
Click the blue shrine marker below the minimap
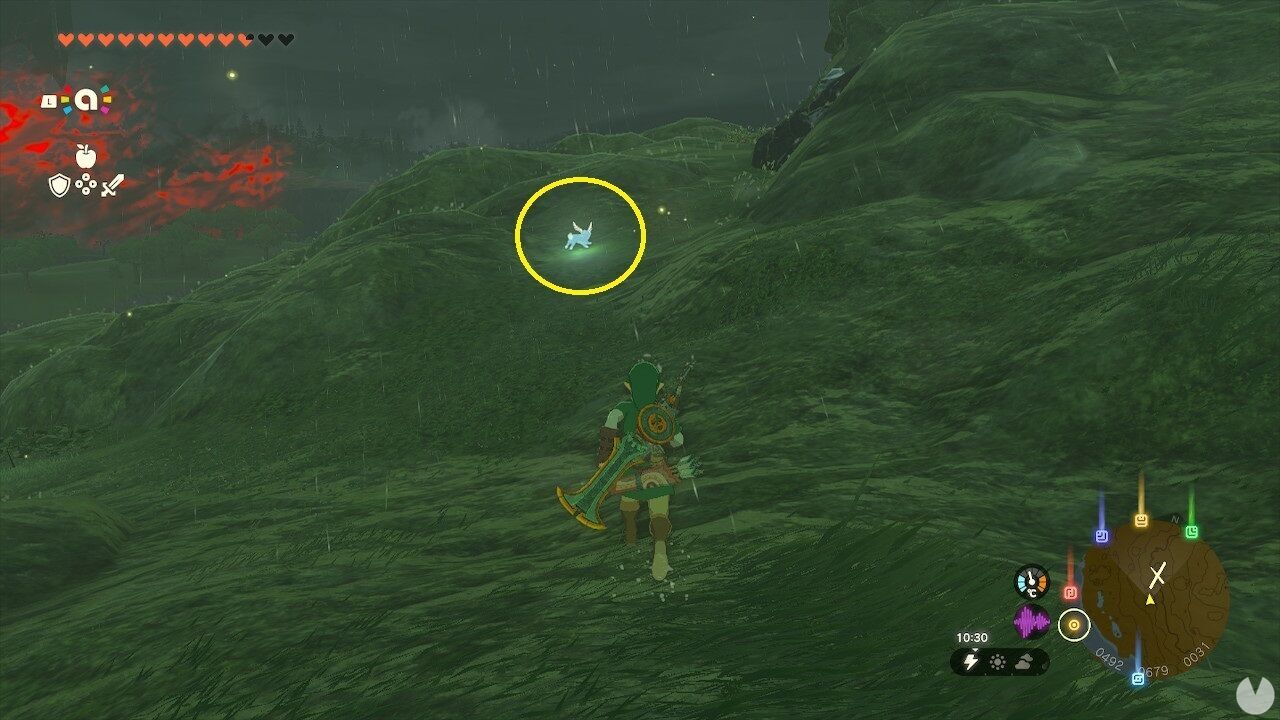click(1138, 677)
